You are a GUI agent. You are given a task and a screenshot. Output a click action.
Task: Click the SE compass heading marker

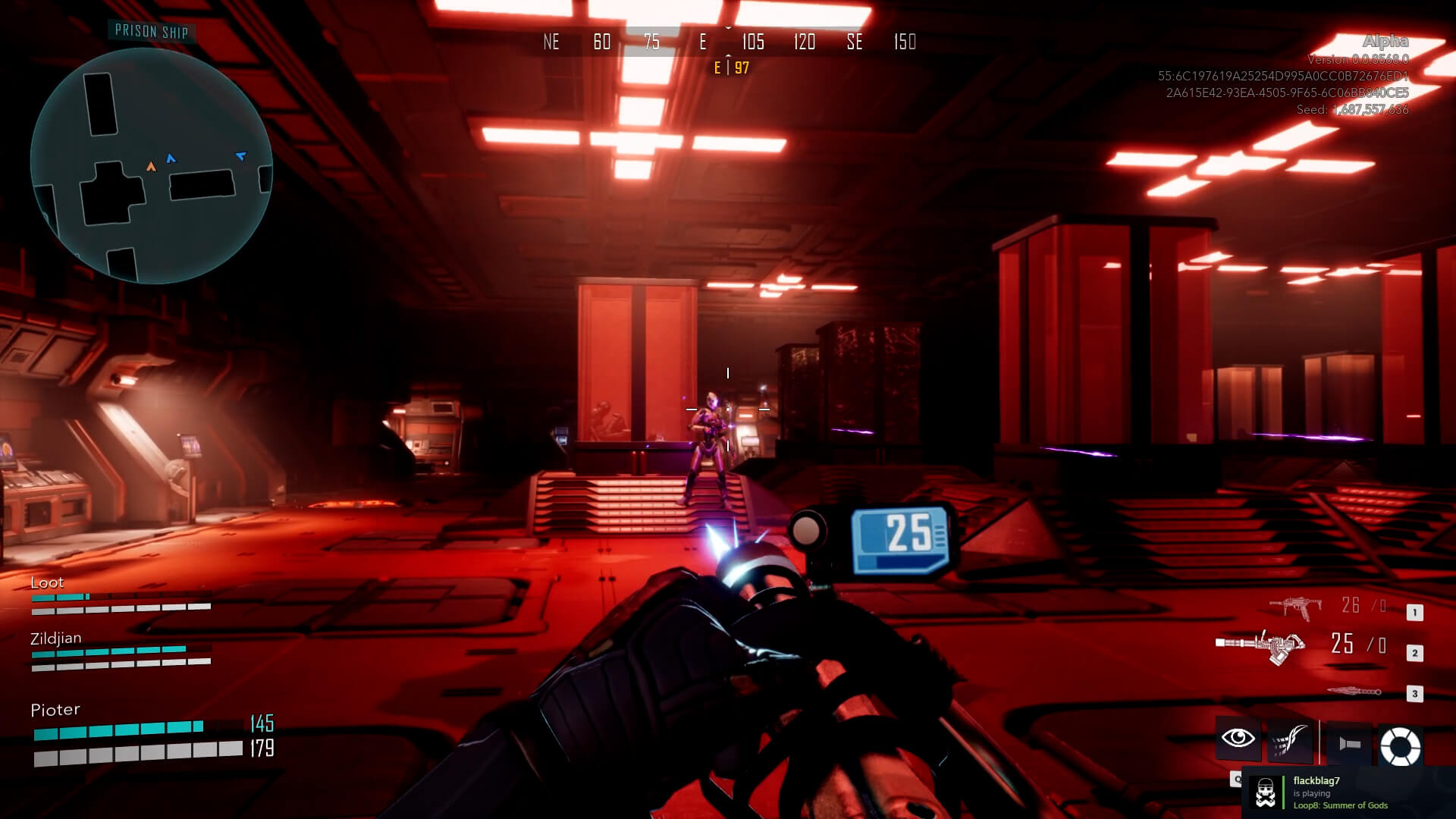(x=855, y=42)
